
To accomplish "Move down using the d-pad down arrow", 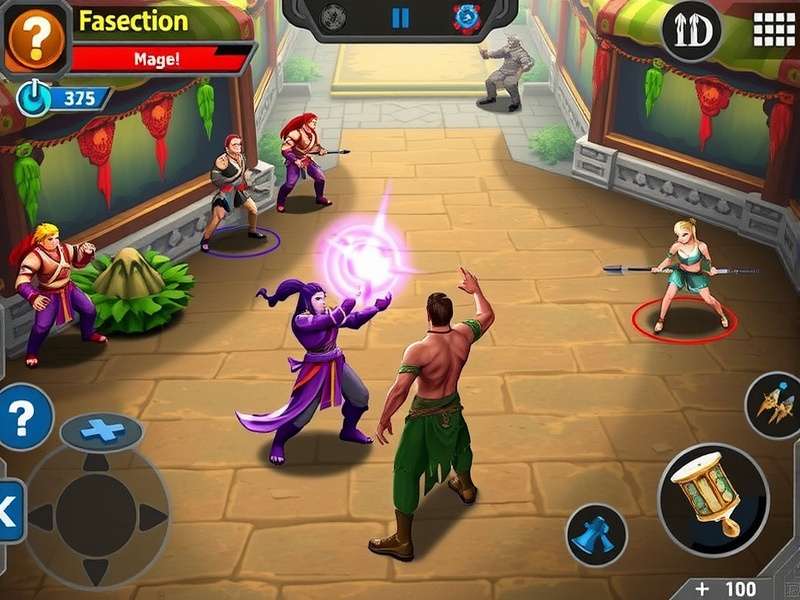I will click(96, 571).
